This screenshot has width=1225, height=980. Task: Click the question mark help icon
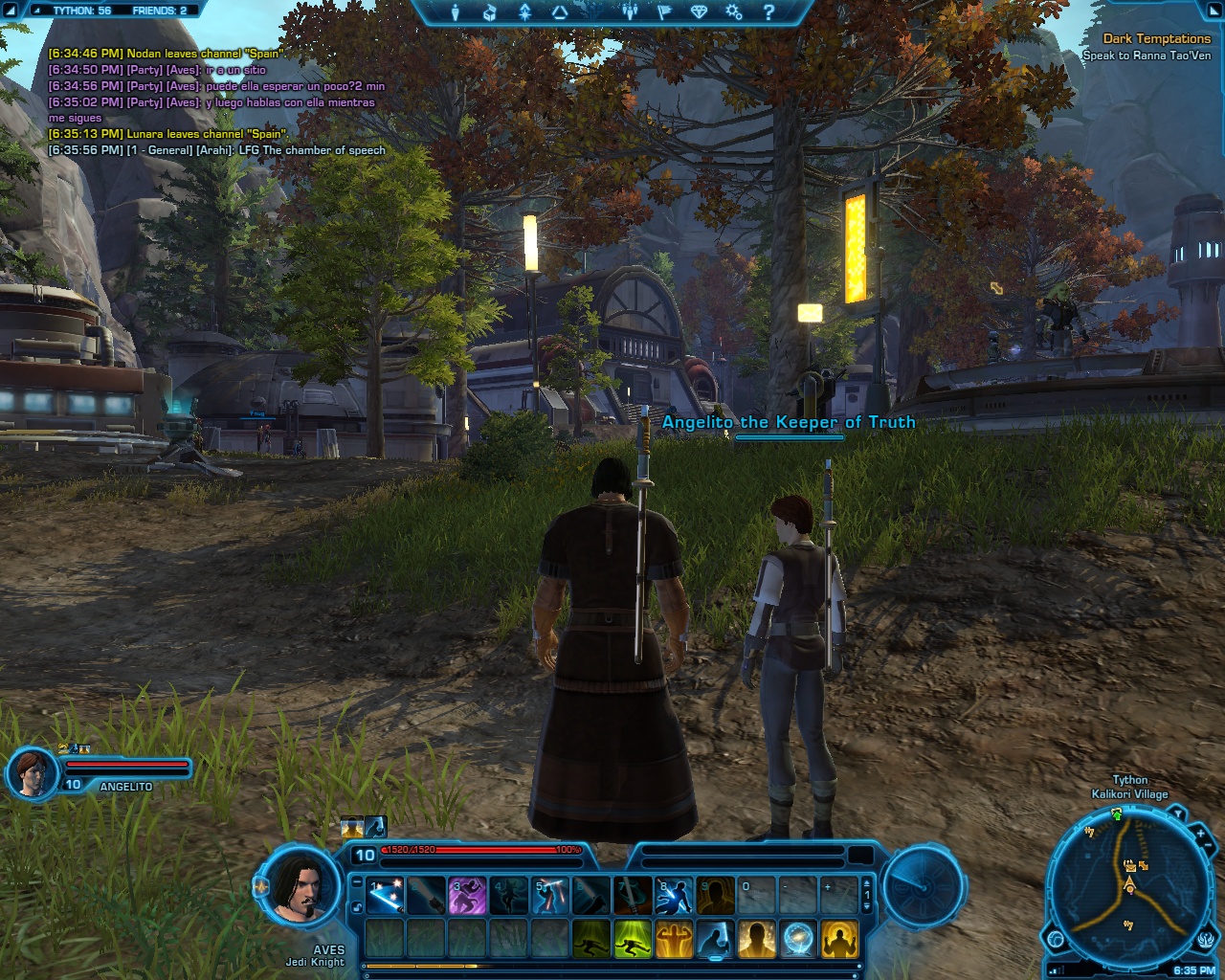pos(768,12)
